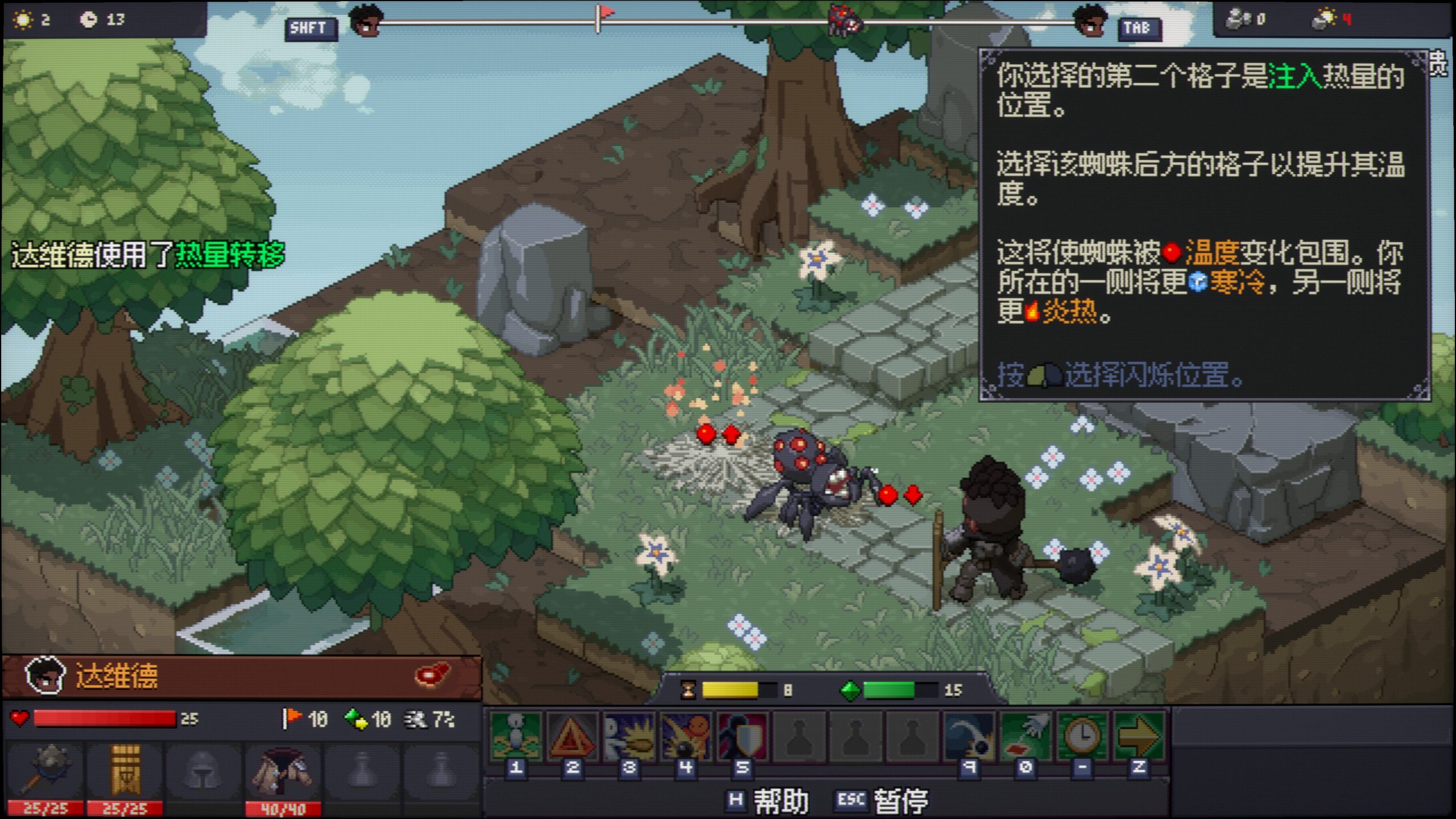The height and width of the screenshot is (819, 1456).
Task: Activate the red triangle ability
Action: 572,737
